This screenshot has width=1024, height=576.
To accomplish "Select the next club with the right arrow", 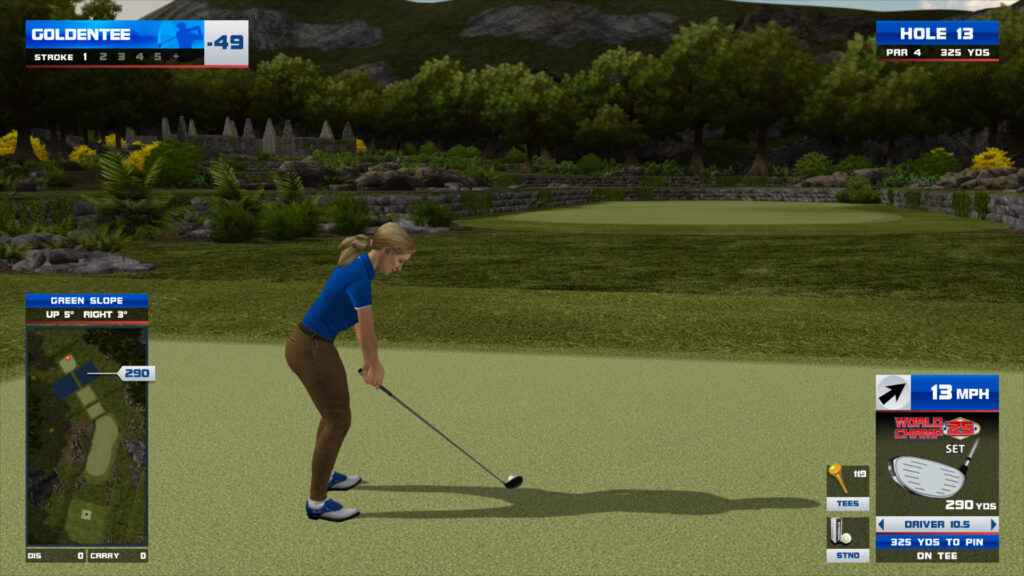I will pyautogui.click(x=993, y=524).
